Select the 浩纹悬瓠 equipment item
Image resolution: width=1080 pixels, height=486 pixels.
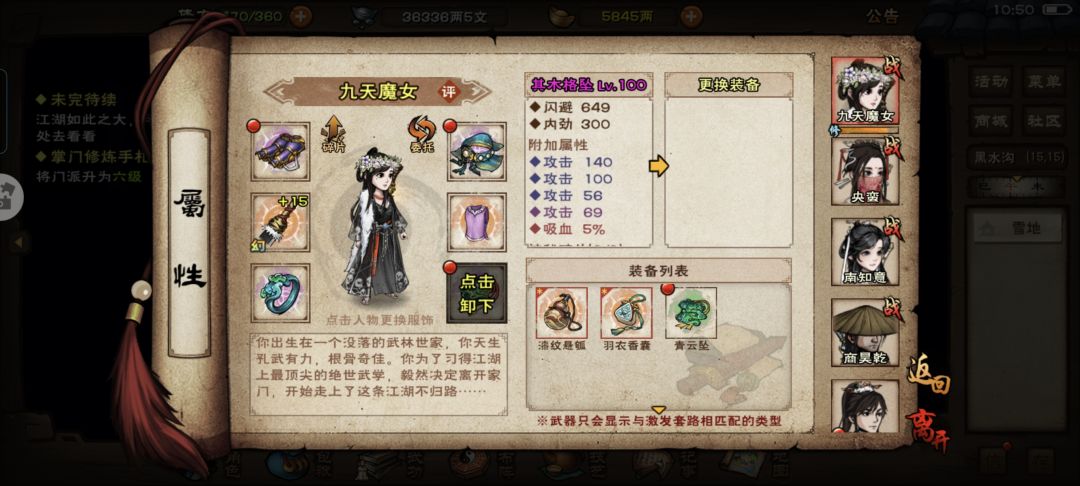tap(561, 314)
